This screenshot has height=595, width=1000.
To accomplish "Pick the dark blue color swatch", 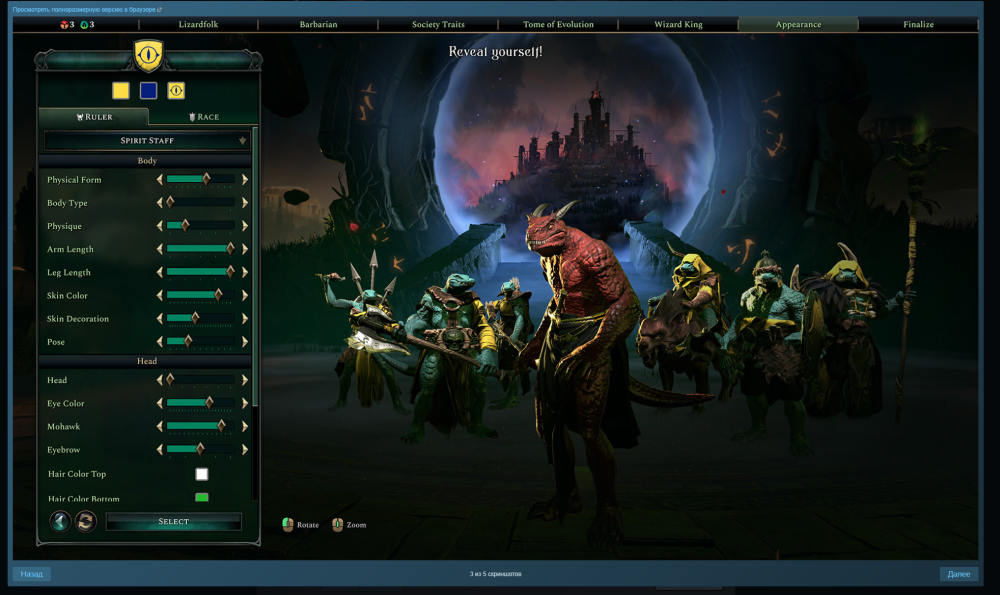I will pyautogui.click(x=148, y=91).
